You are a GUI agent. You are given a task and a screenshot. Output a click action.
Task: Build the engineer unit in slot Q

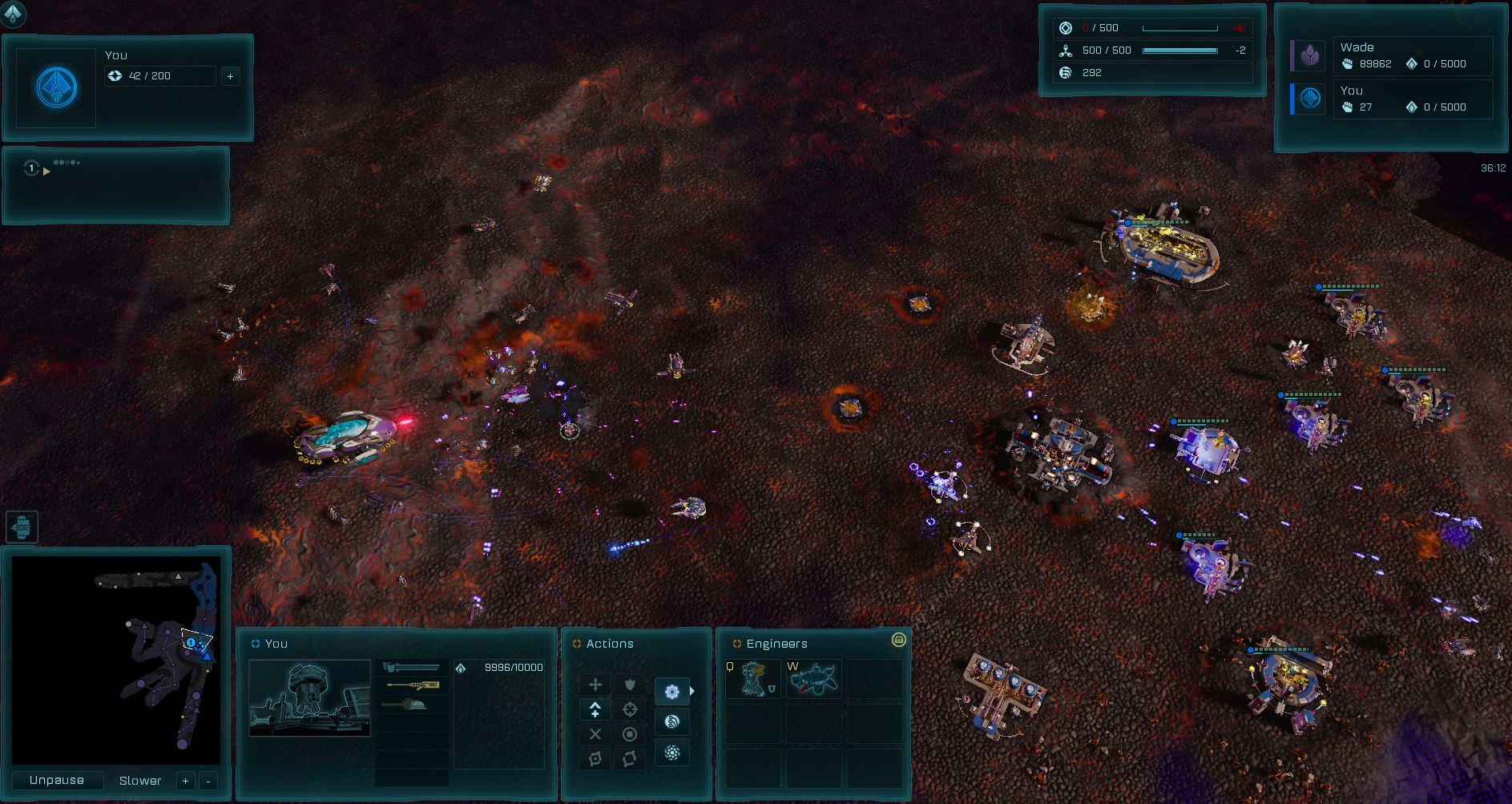752,679
